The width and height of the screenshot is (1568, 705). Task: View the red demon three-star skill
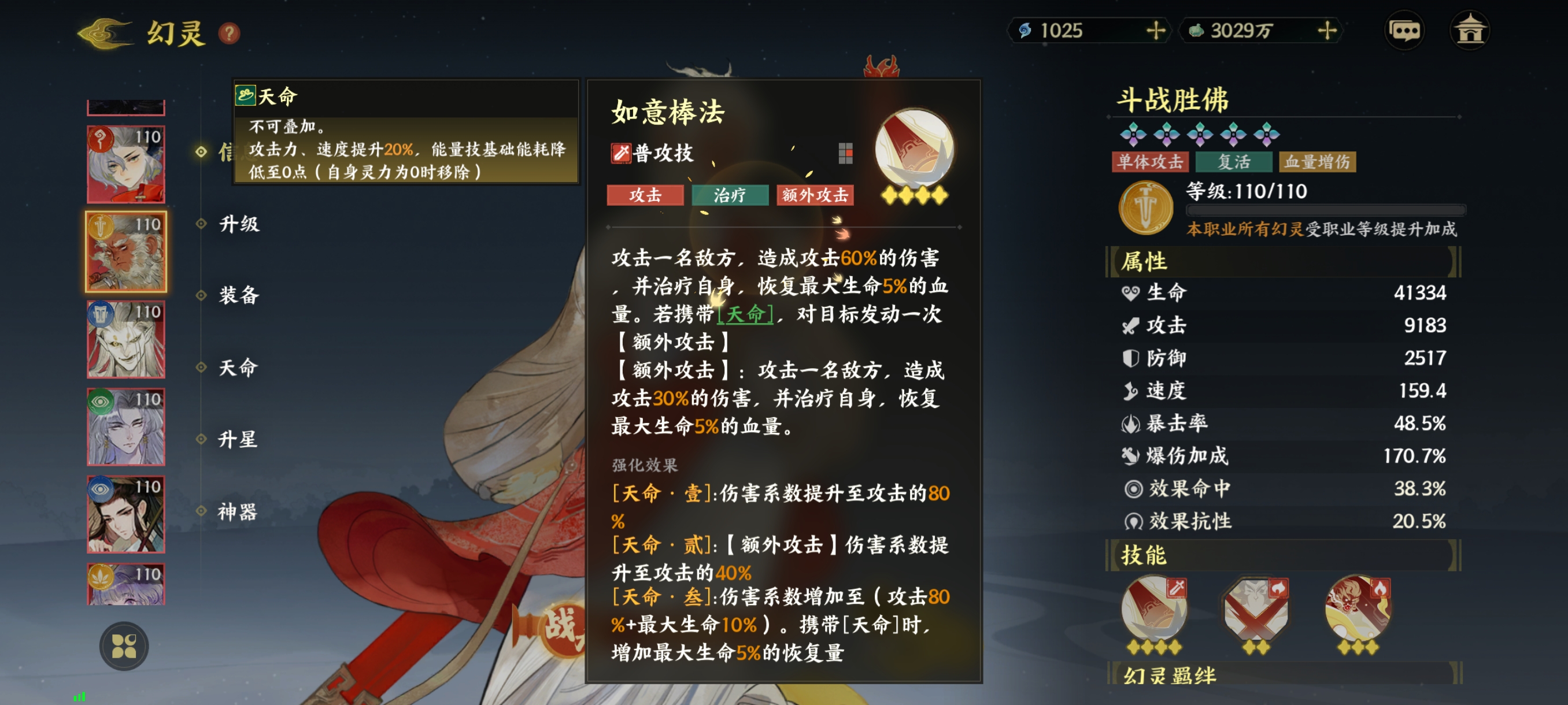click(1358, 611)
